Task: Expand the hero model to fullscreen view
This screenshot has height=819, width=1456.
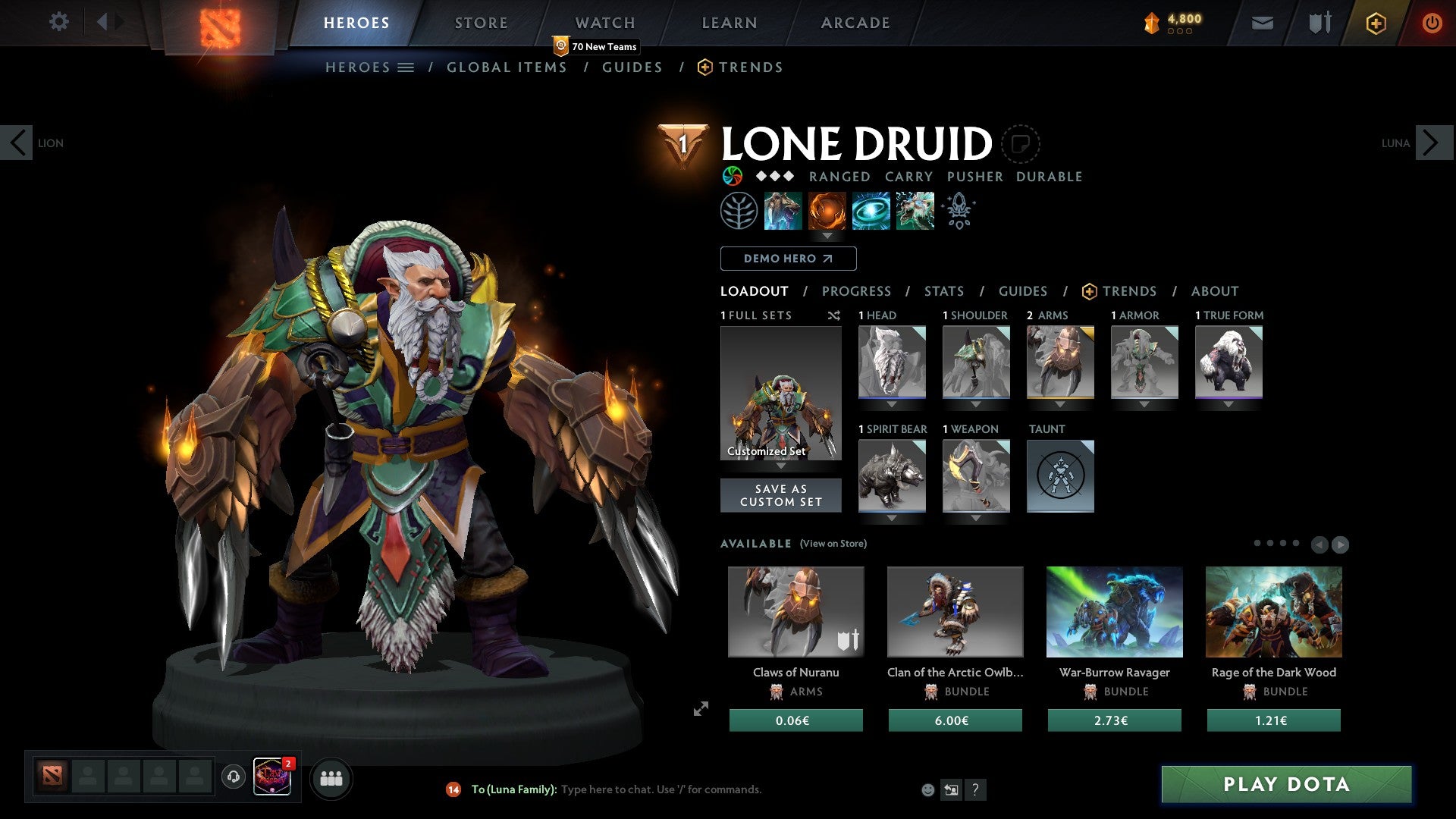Action: point(701,708)
